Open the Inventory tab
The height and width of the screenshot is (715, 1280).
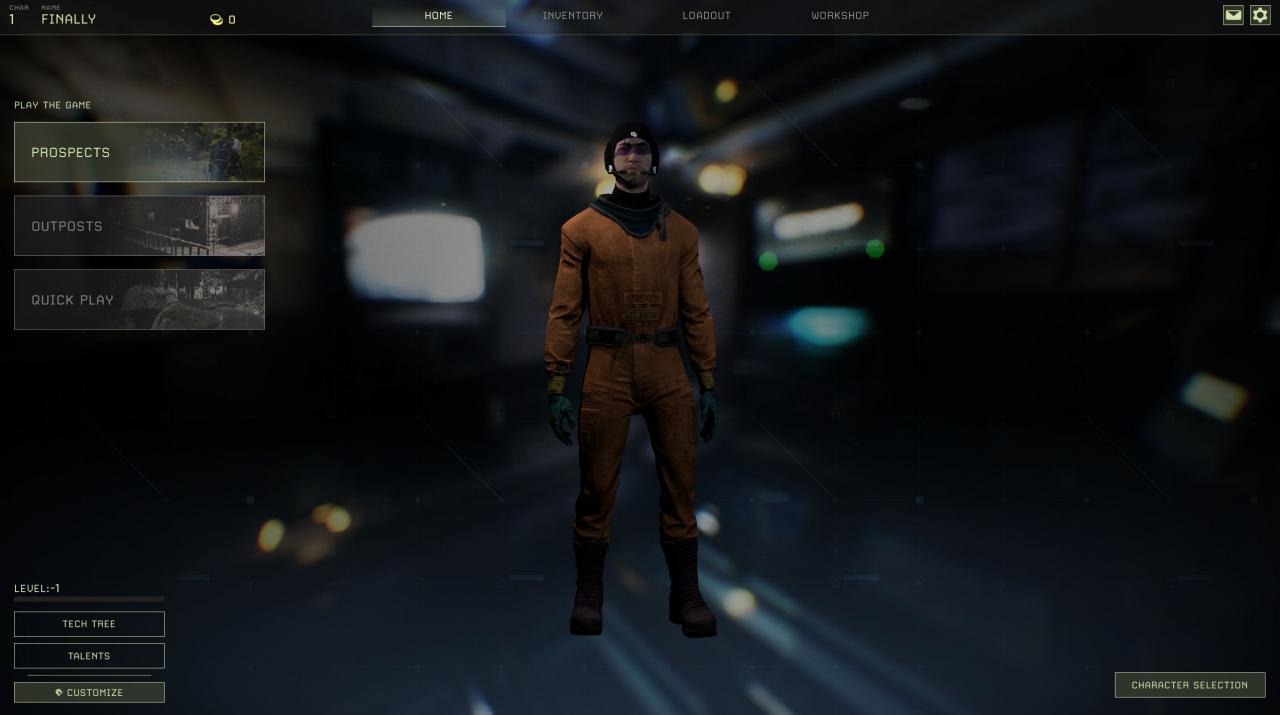click(x=572, y=16)
